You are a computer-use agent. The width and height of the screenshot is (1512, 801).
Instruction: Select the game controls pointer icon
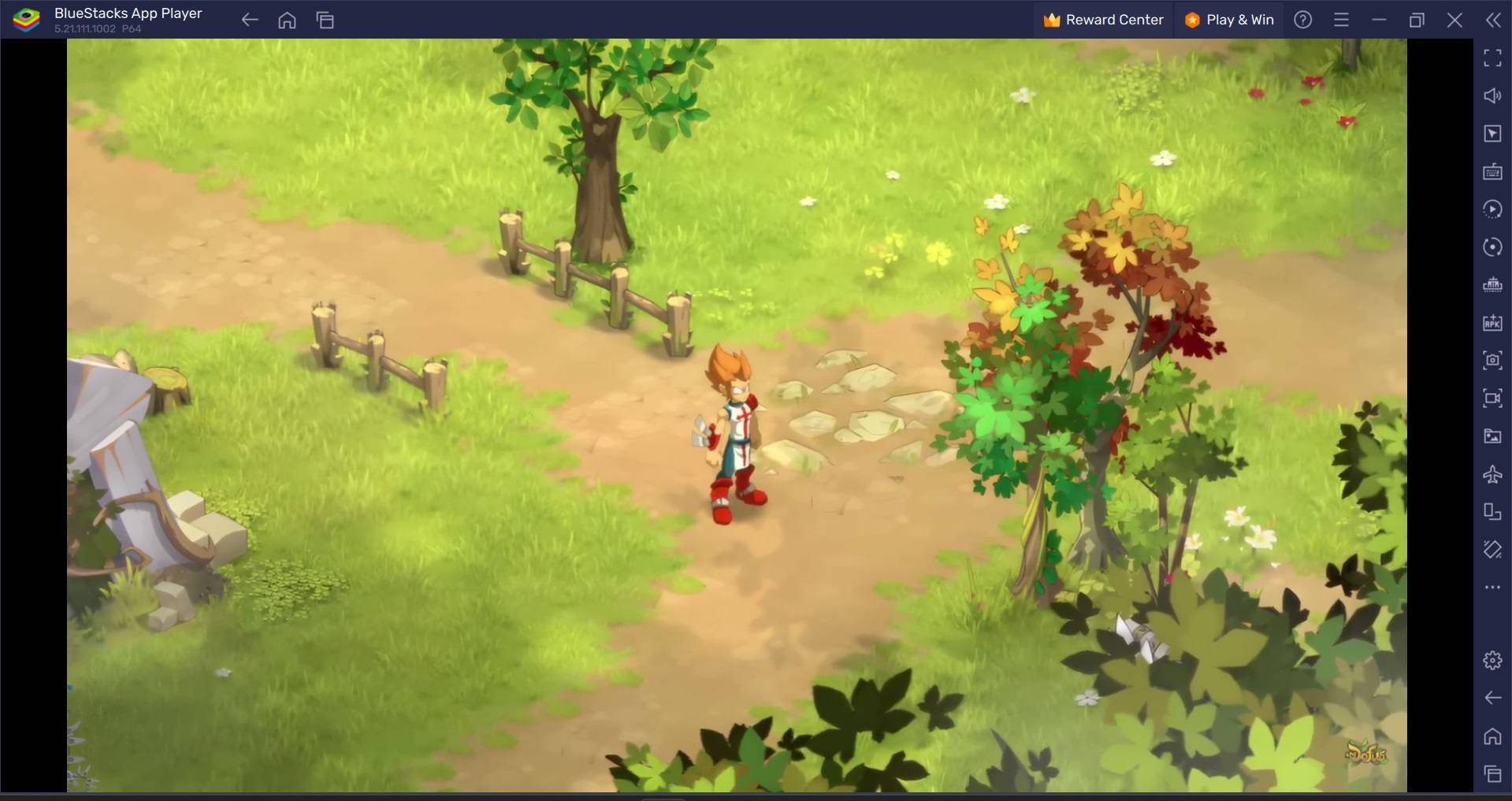click(1492, 133)
